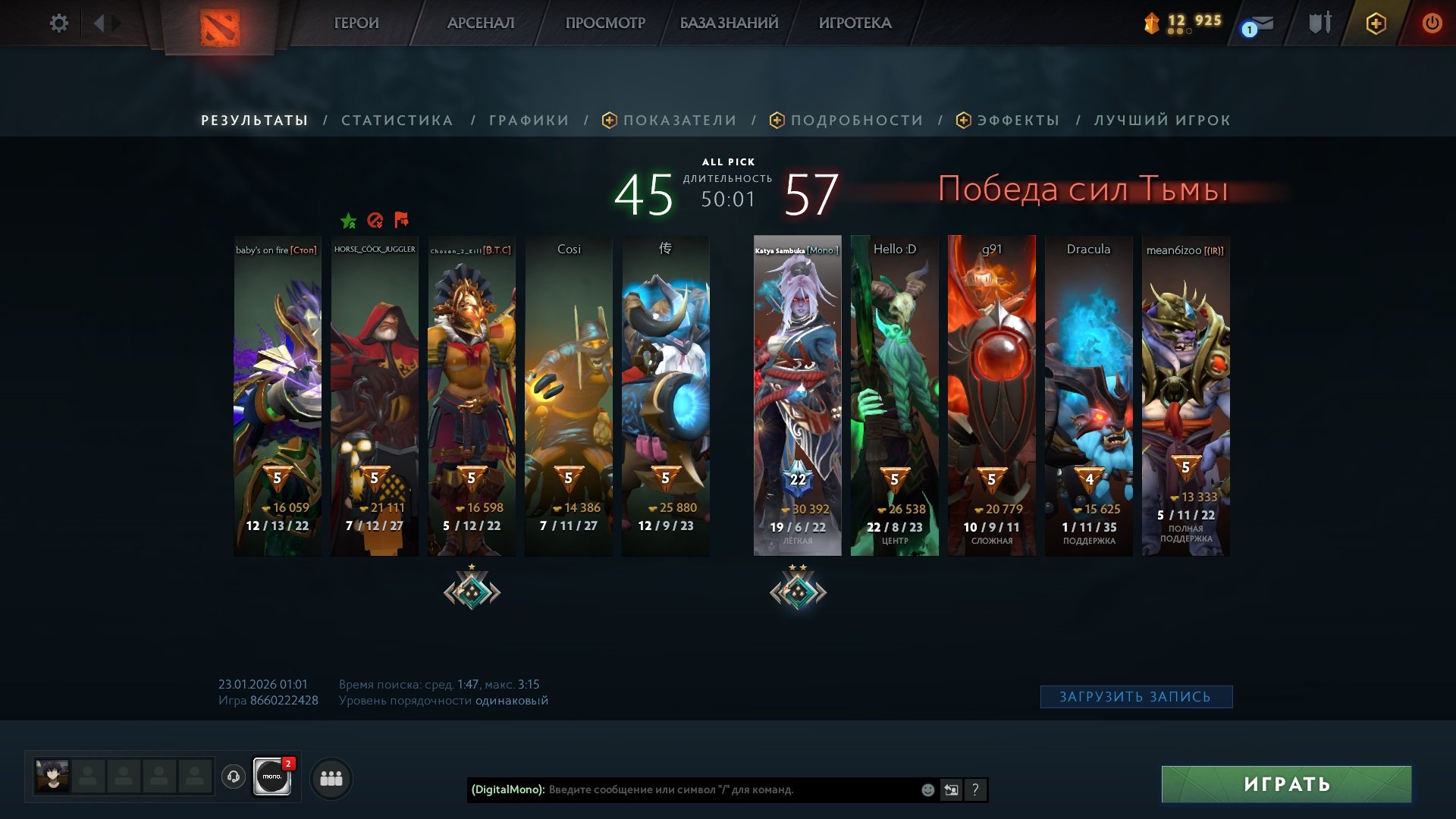Screen dimensions: 1456x819
Task: Open the ПОКАЗАТЕЛИ tab
Action: coord(679,120)
